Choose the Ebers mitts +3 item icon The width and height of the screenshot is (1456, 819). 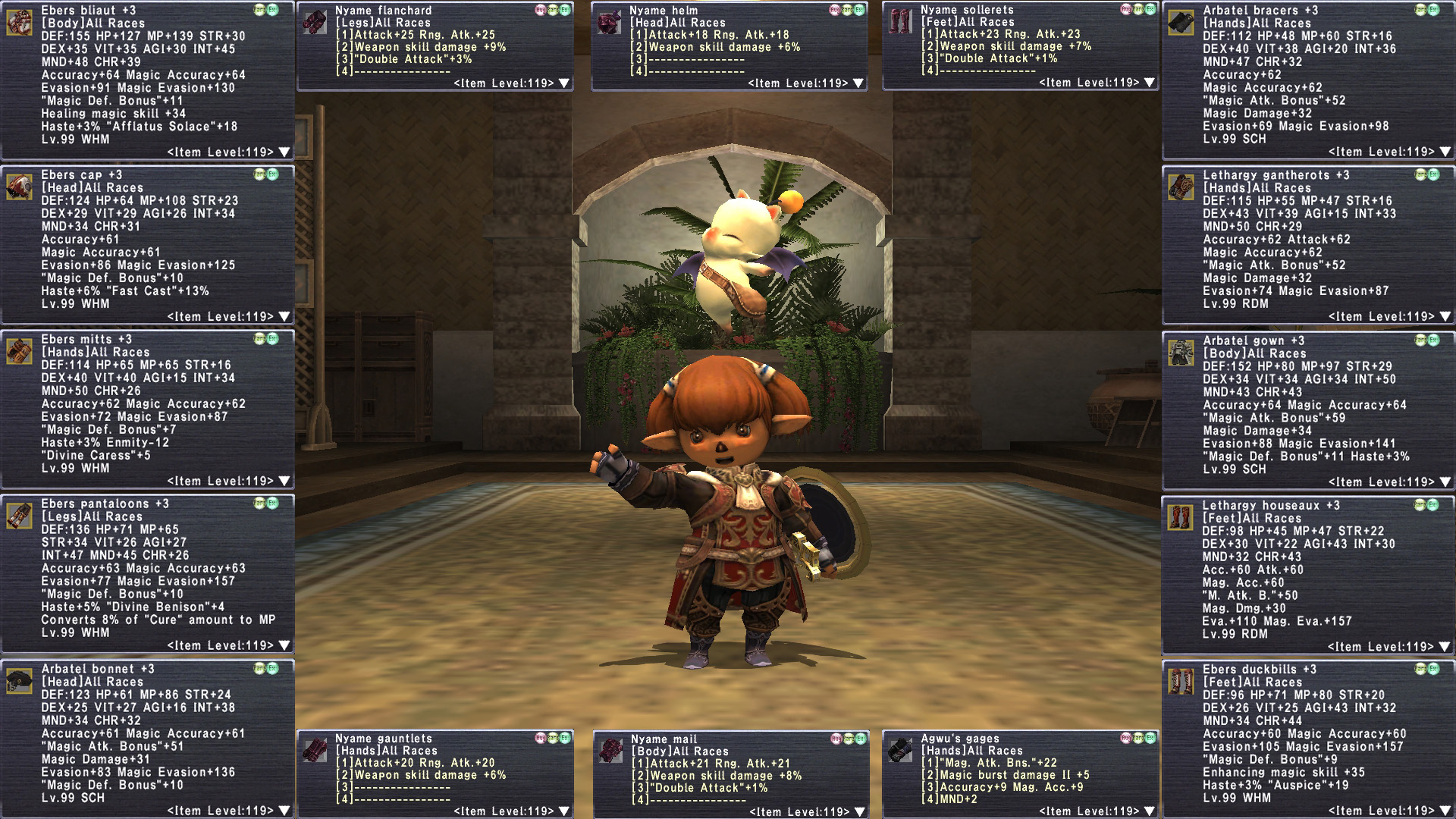(x=19, y=351)
